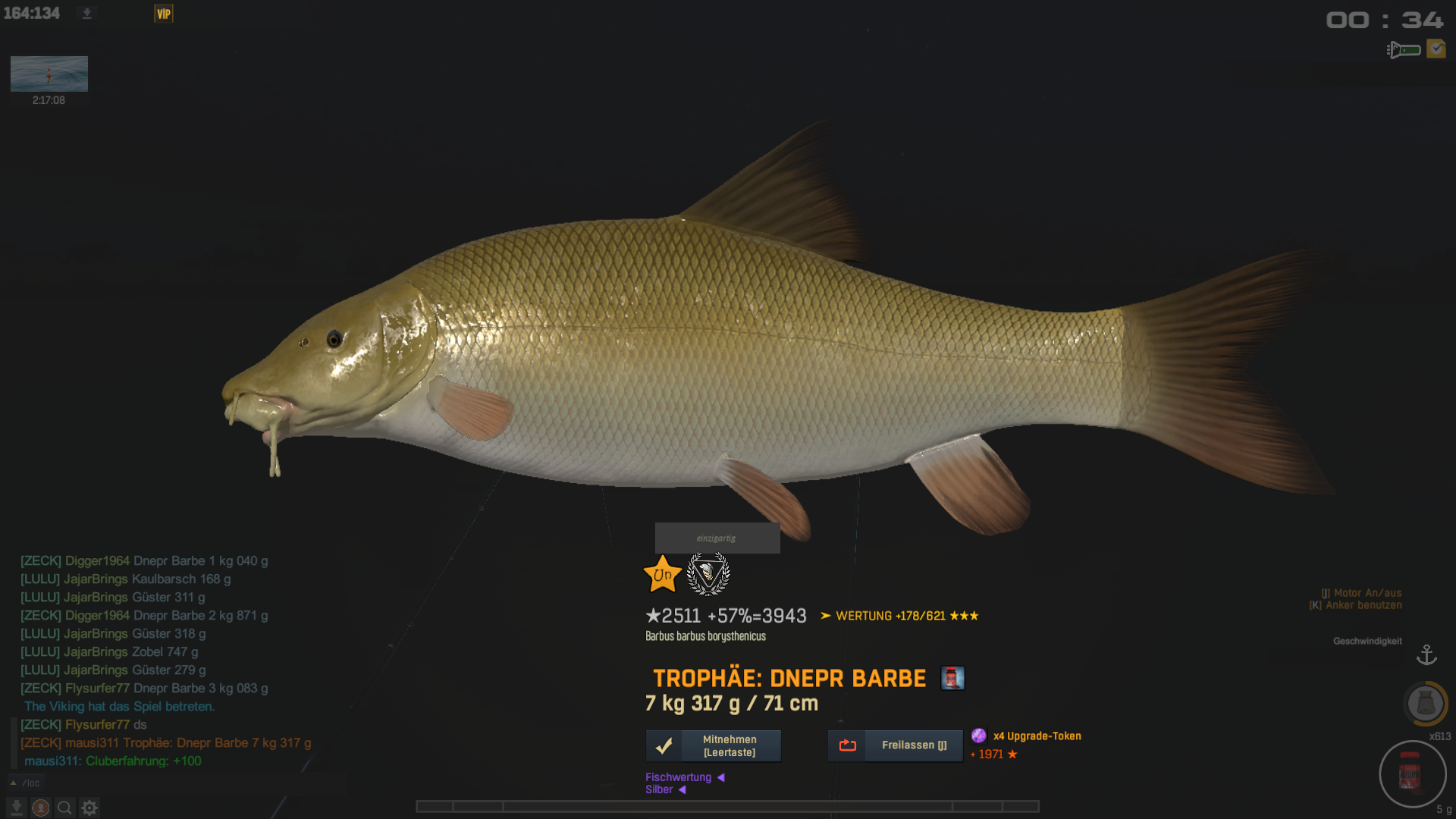Open the chat settings gear
Image resolution: width=1456 pixels, height=819 pixels.
point(89,808)
